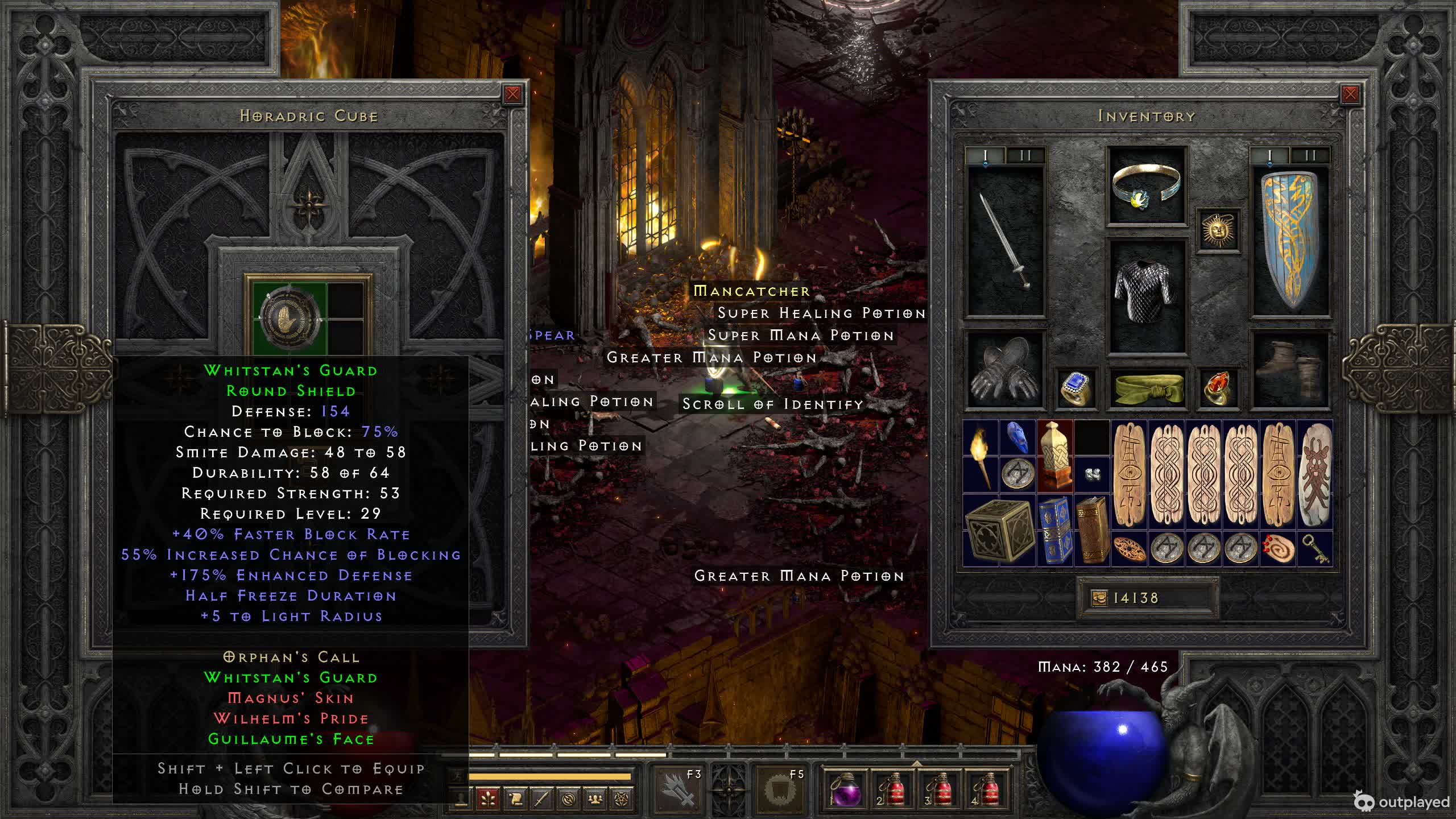The height and width of the screenshot is (819, 1456).
Task: Select the green sash belt slot
Action: 1147,389
